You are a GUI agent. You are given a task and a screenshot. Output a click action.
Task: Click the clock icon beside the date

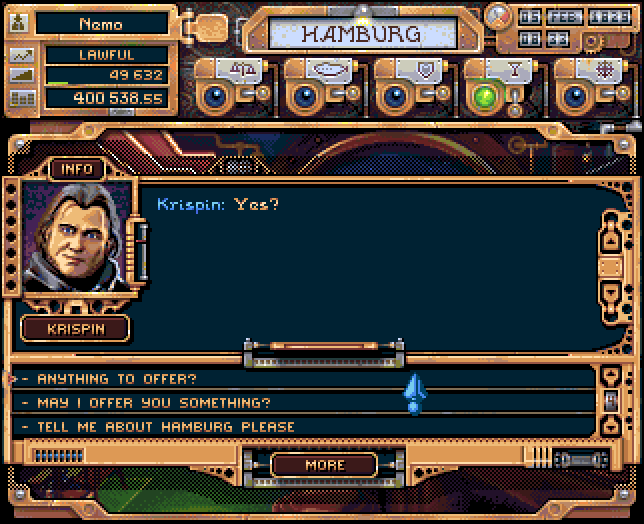coord(497,15)
